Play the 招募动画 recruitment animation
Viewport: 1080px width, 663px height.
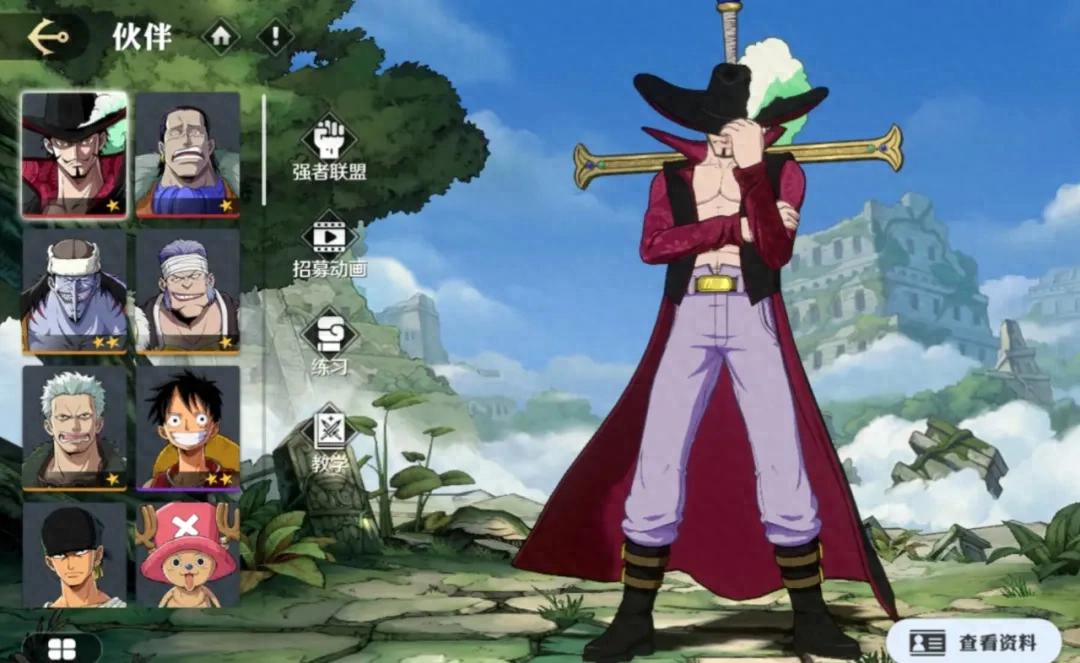(329, 245)
